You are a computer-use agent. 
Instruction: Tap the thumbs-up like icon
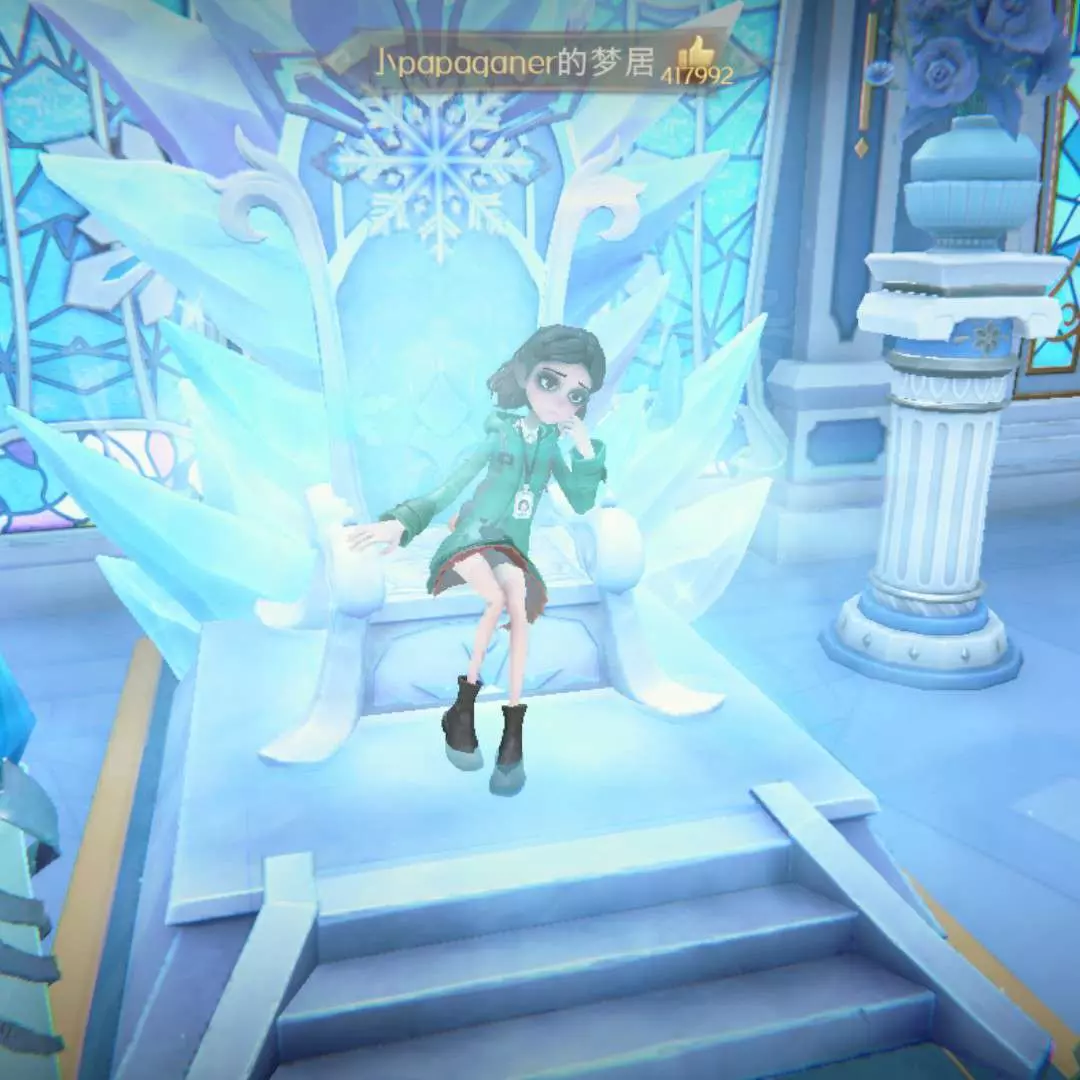click(x=695, y=51)
